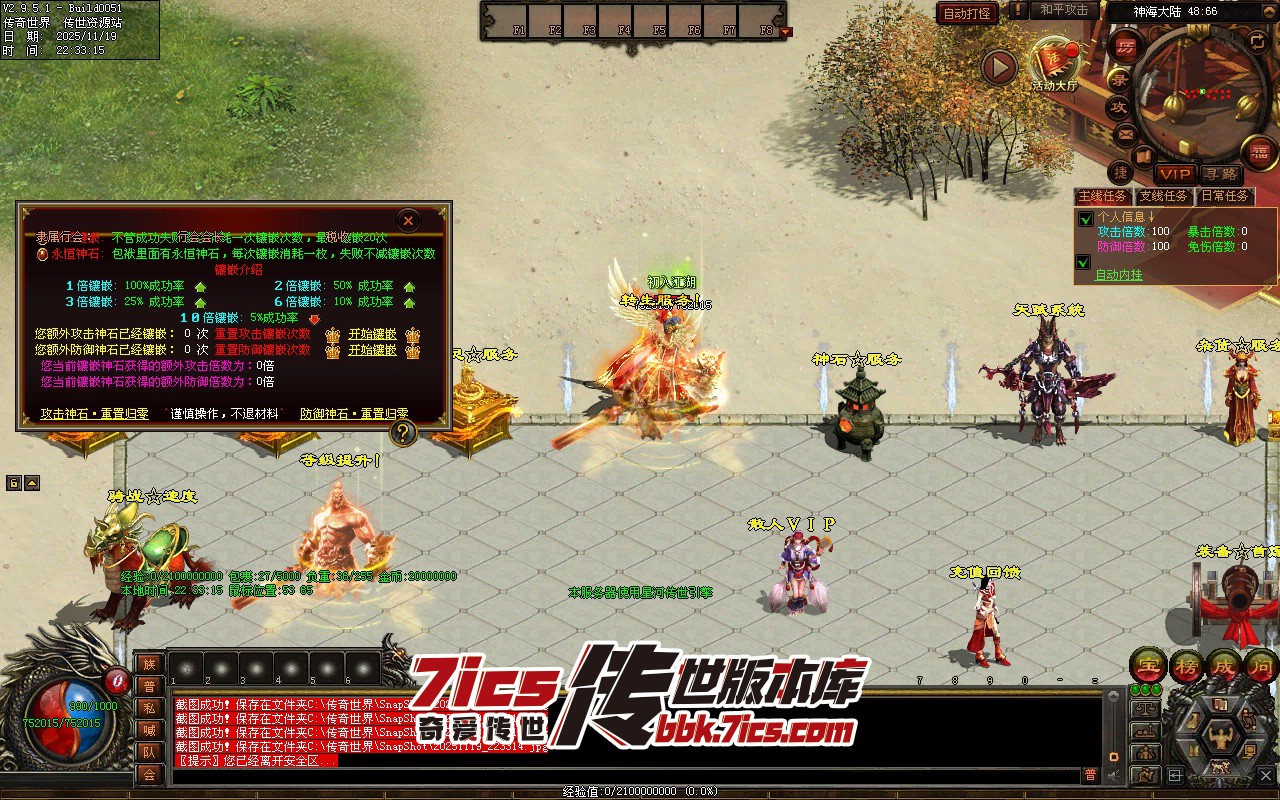The height and width of the screenshot is (800, 1280).
Task: Open the question mark help button
Action: pyautogui.click(x=403, y=432)
